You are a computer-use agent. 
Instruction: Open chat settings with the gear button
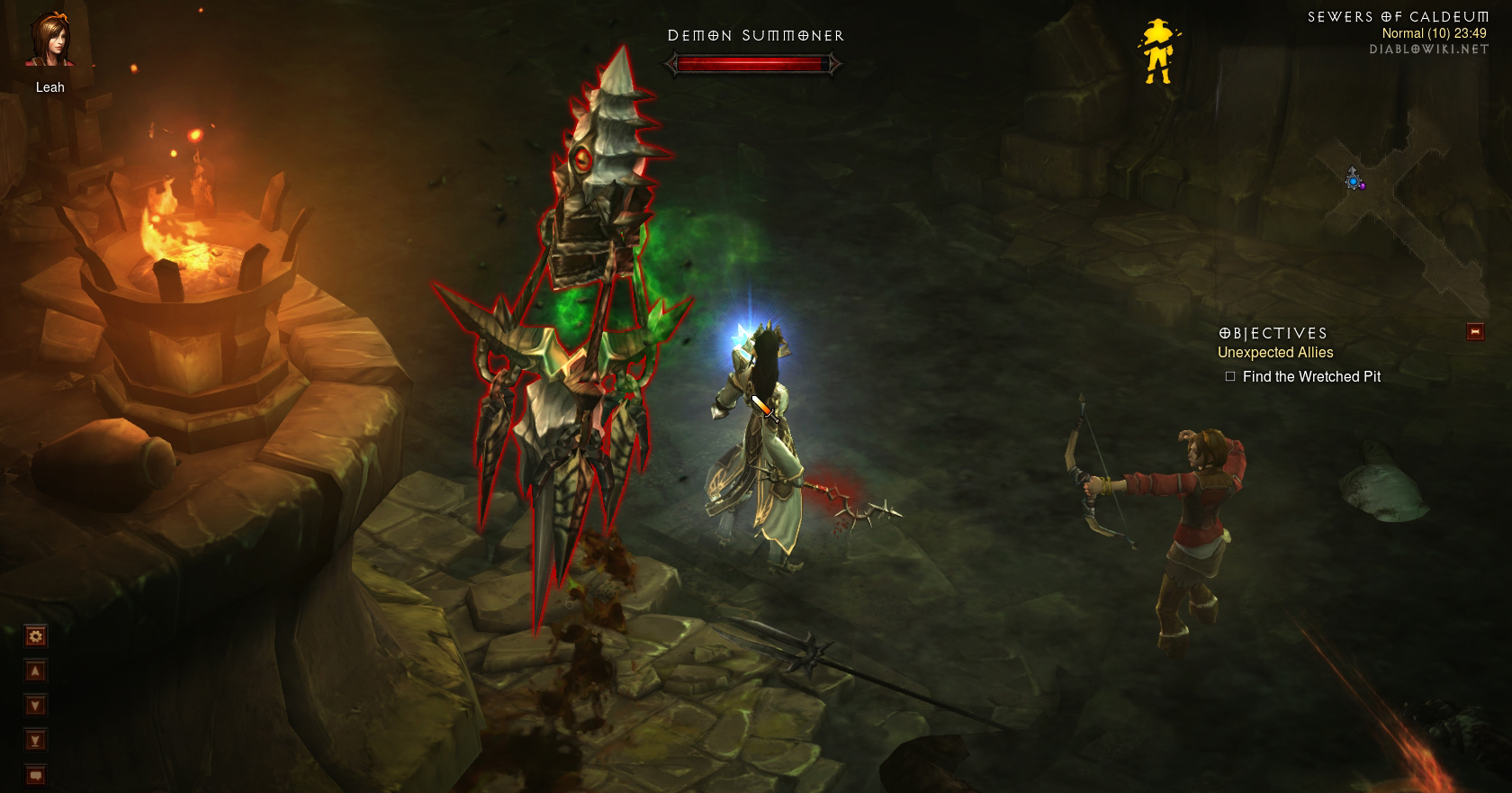35,637
